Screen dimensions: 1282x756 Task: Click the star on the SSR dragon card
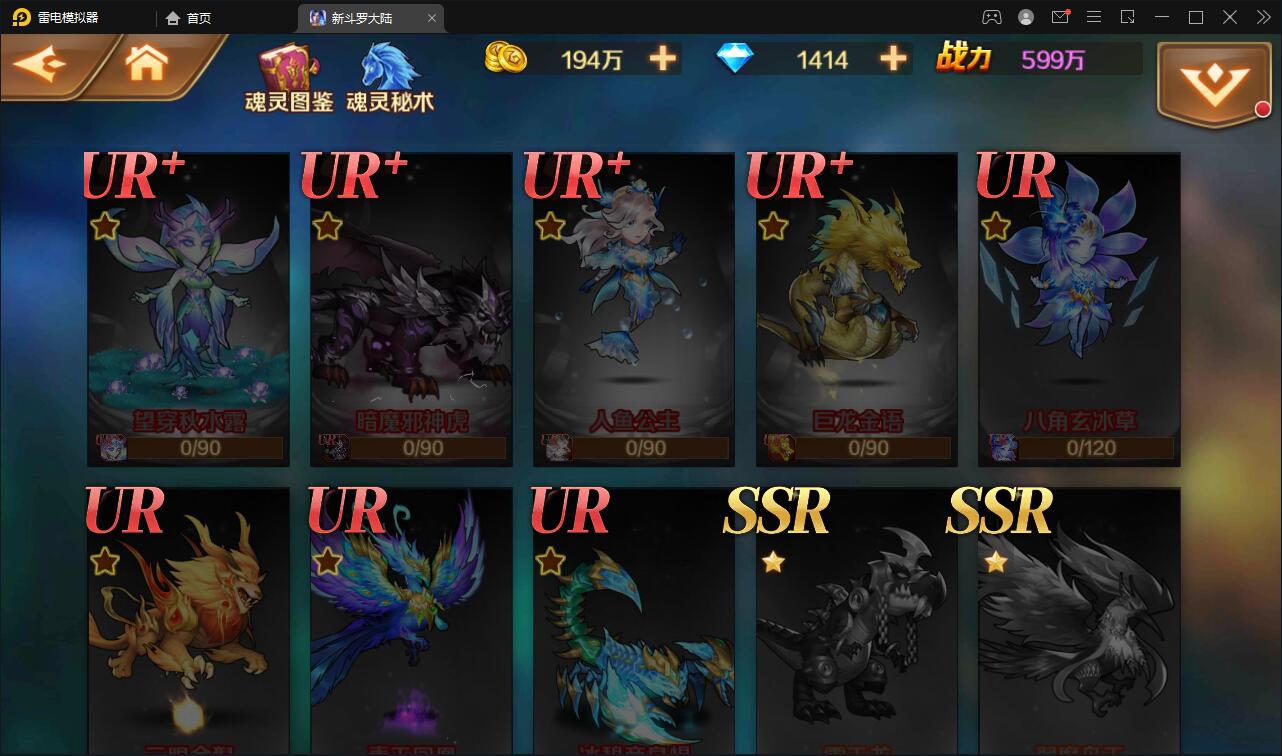[x=774, y=563]
